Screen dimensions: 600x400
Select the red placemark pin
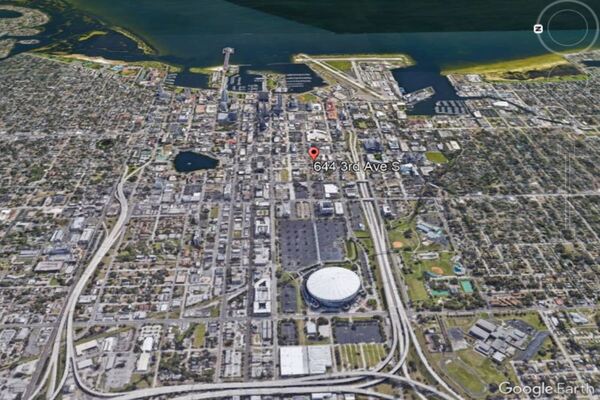(313, 153)
